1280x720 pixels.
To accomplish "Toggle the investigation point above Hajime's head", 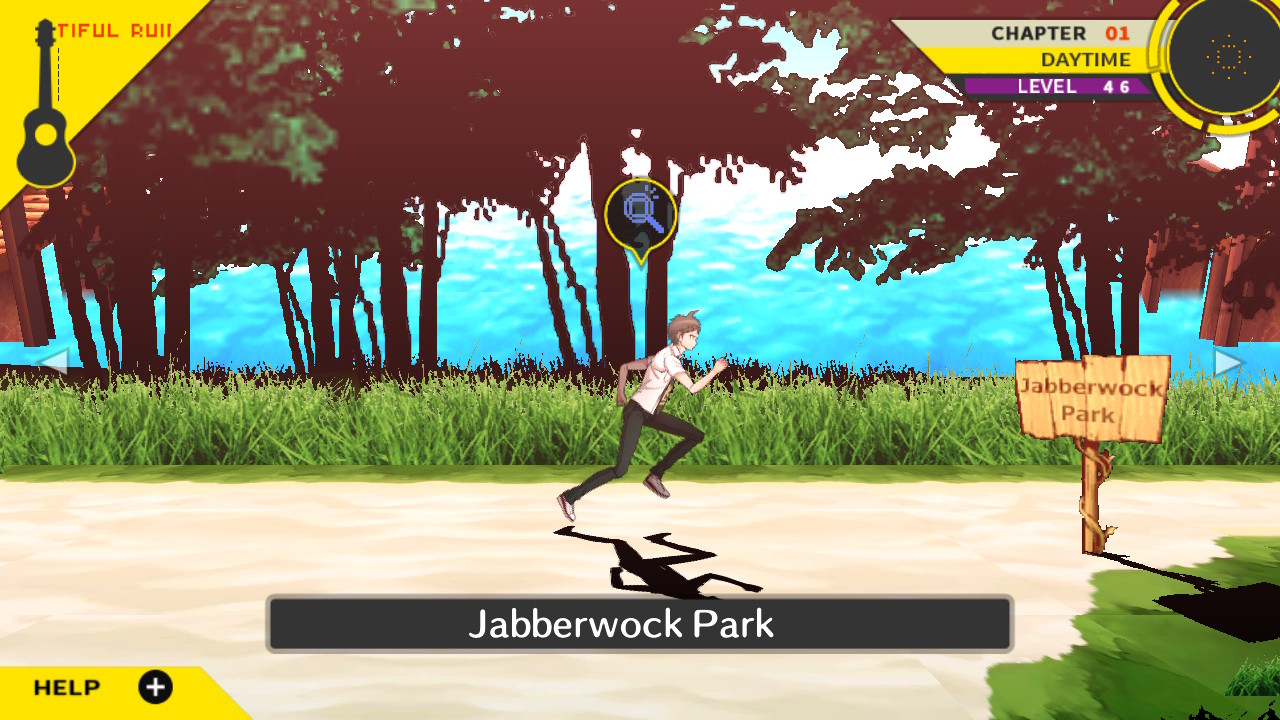I will [x=643, y=208].
